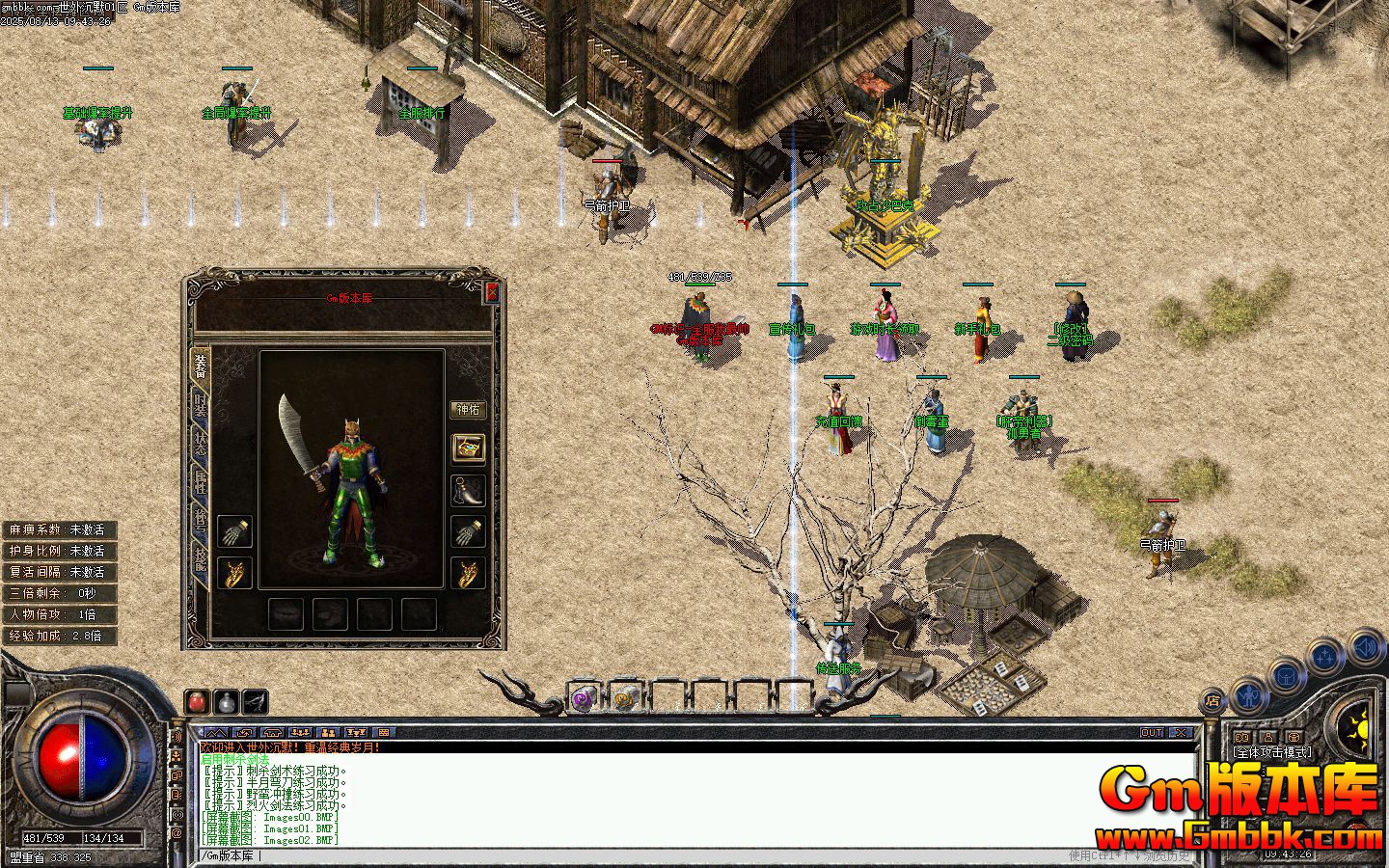Image resolution: width=1389 pixels, height=868 pixels.
Task: Switch to the 时装 costume tab
Action: click(x=201, y=405)
